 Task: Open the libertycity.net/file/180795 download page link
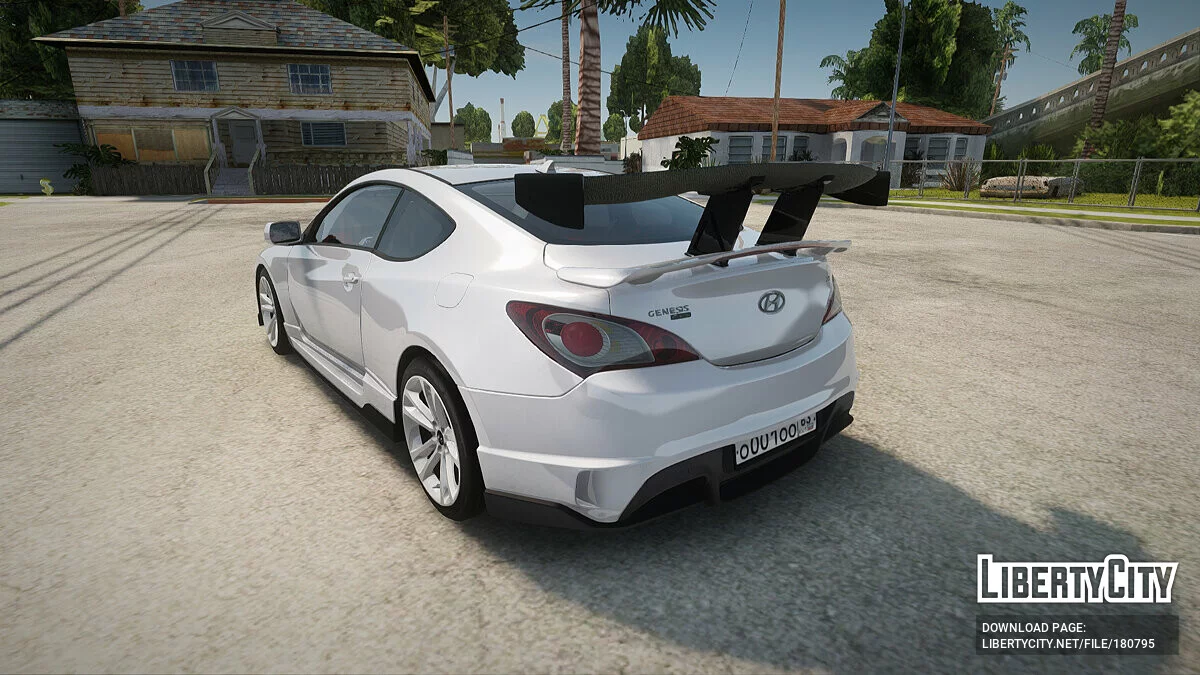(1067, 643)
